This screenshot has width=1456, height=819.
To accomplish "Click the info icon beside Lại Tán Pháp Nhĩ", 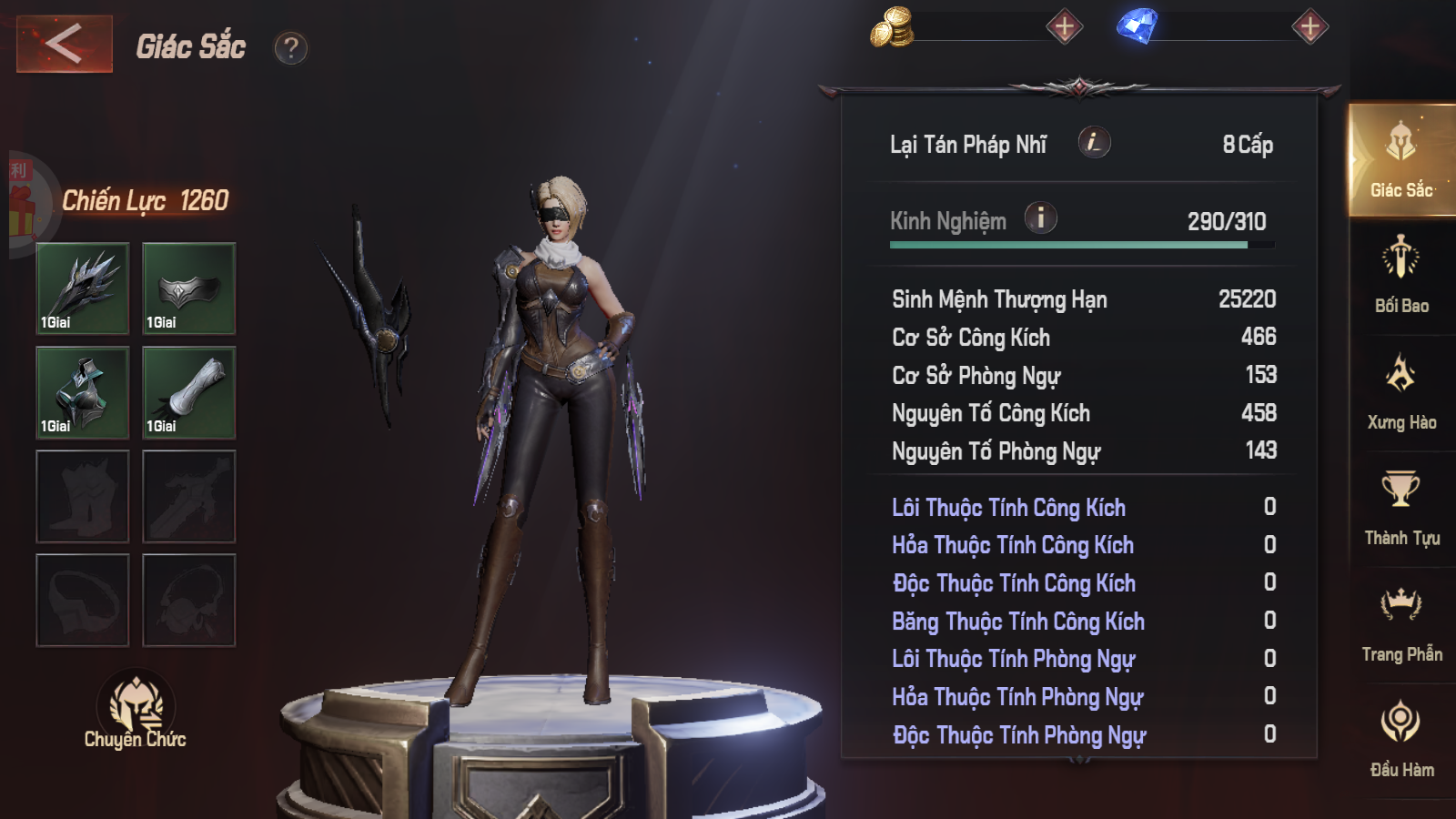I will click(x=1095, y=144).
